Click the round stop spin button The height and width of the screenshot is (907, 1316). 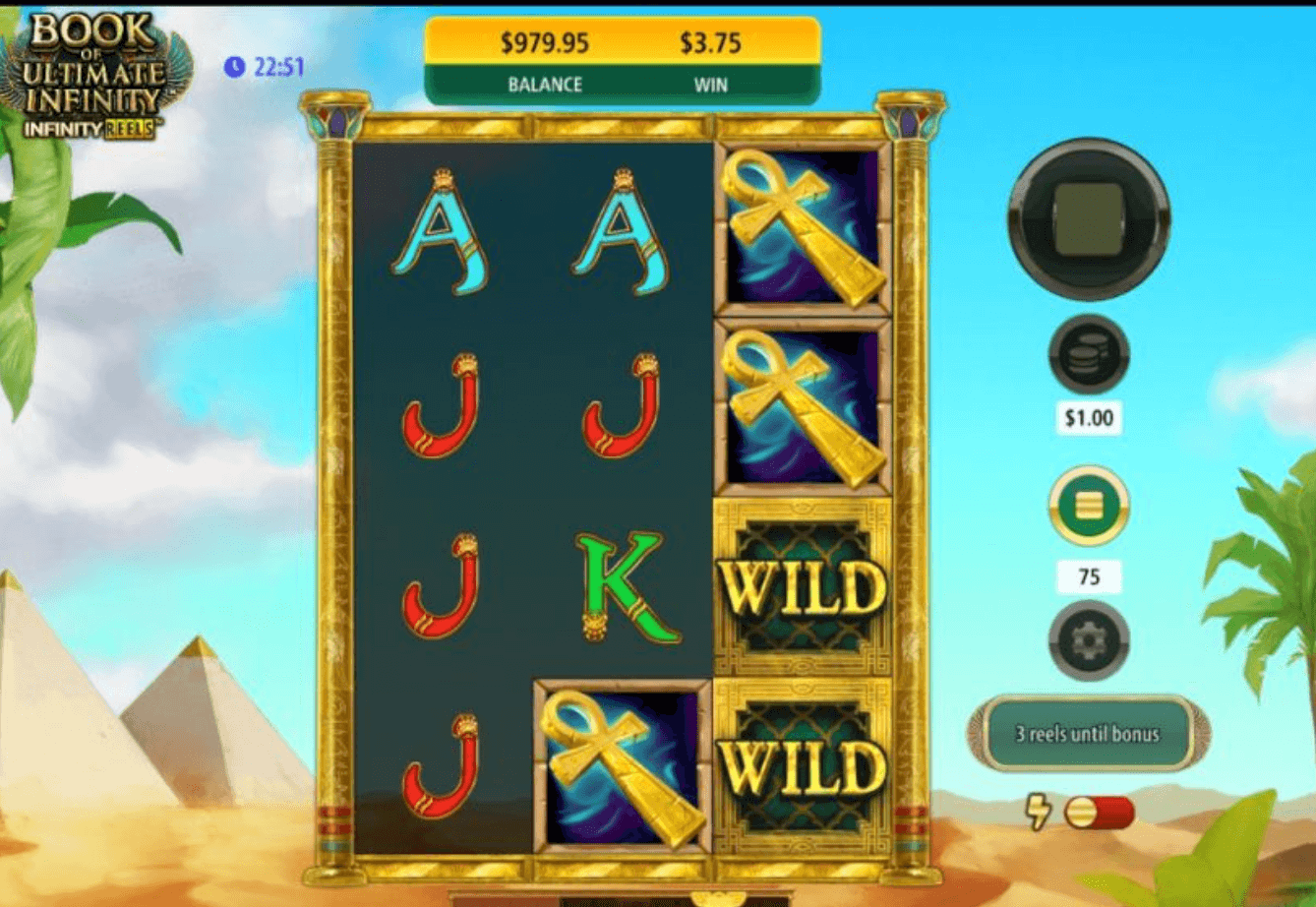(x=1089, y=218)
